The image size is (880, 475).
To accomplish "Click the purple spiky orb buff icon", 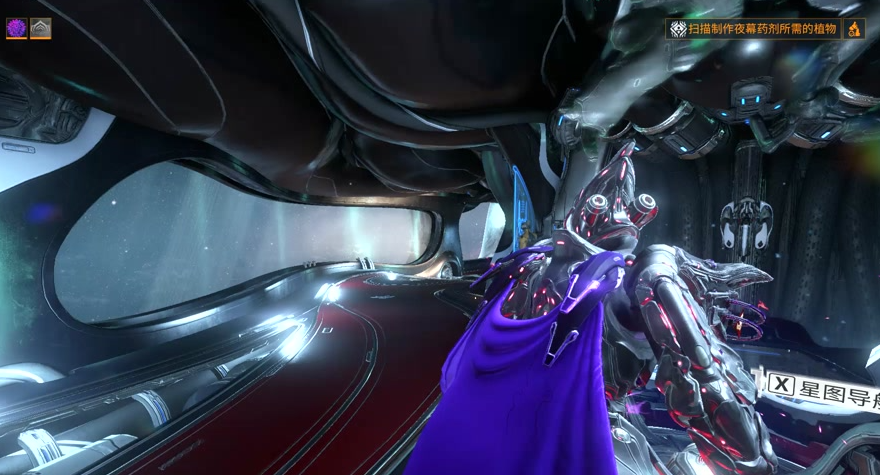I will coord(16,28).
